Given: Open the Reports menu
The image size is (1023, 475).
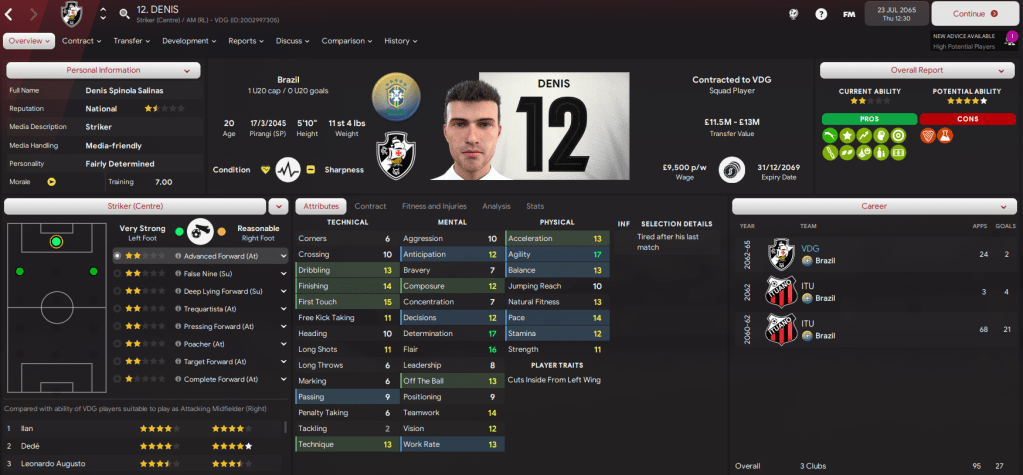Looking at the screenshot, I should coord(246,41).
